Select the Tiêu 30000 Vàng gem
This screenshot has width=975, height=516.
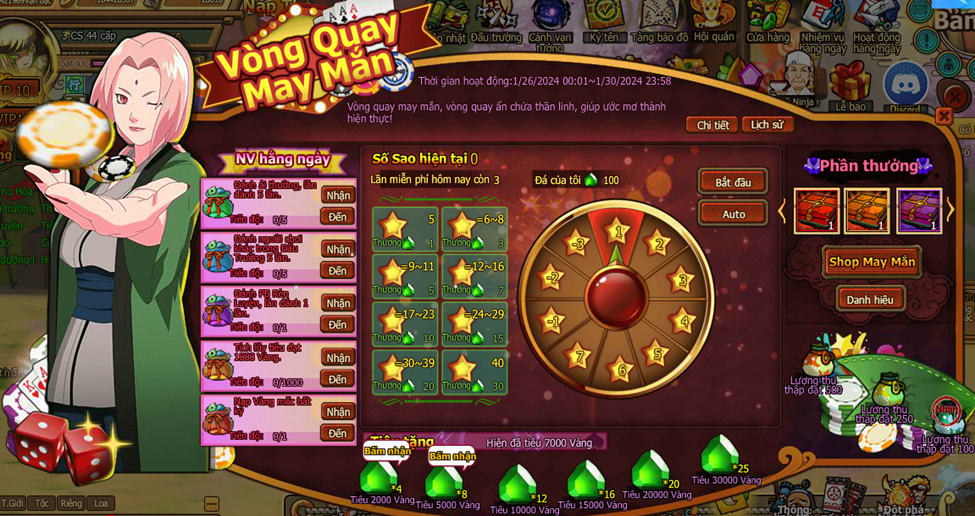click(719, 456)
